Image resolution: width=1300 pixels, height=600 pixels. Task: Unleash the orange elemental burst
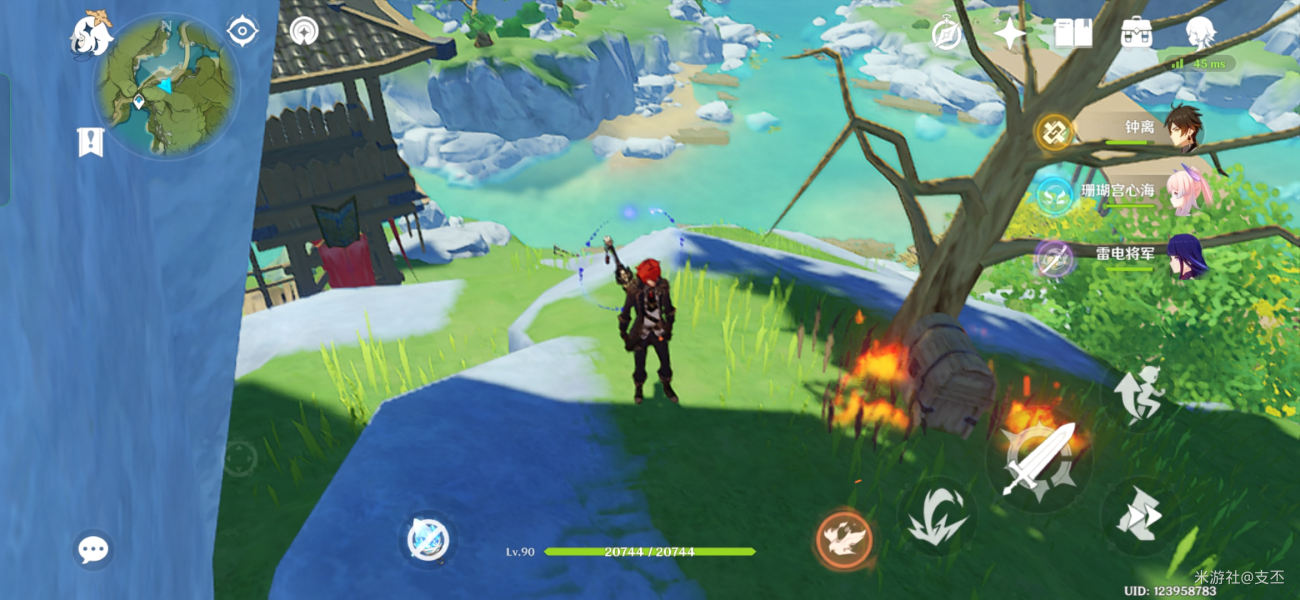pos(844,540)
